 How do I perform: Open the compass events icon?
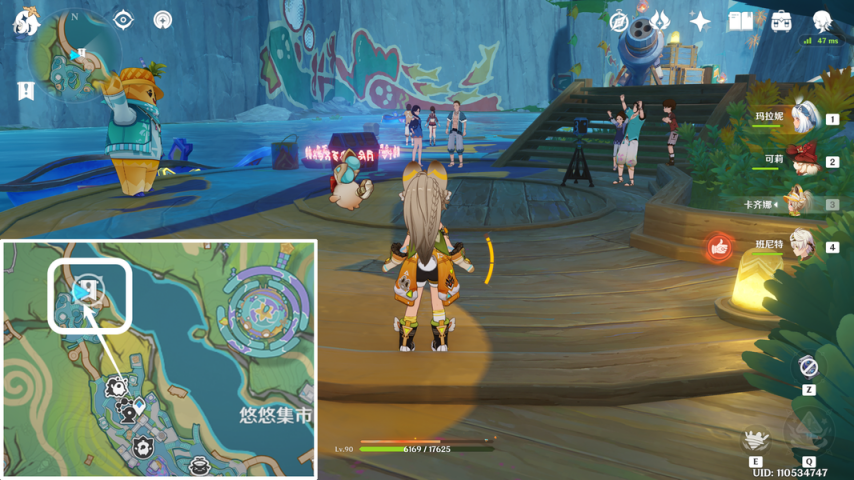coord(620,21)
